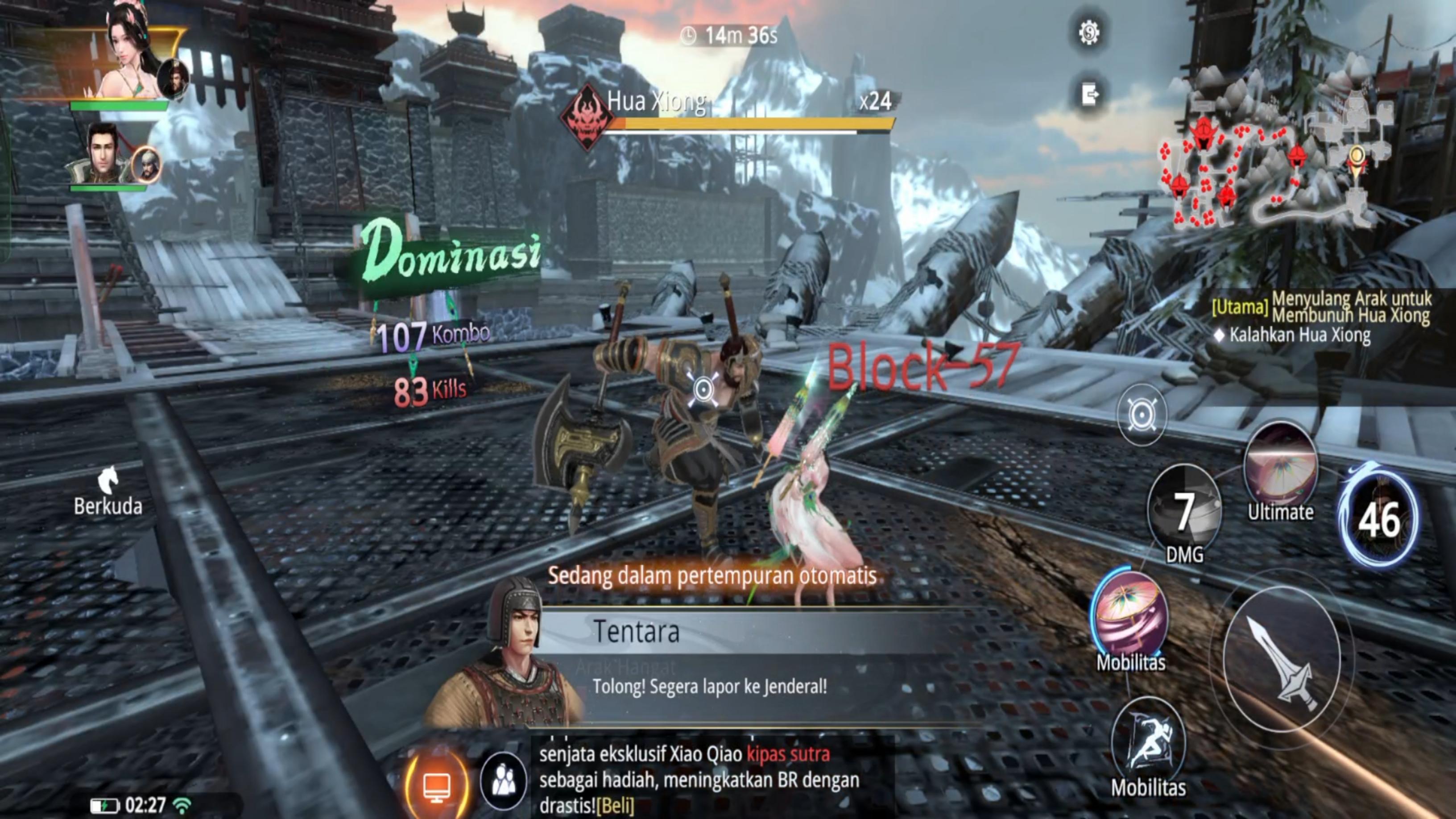Tap the exit battle door icon
Image resolution: width=1456 pixels, height=819 pixels.
1090,95
